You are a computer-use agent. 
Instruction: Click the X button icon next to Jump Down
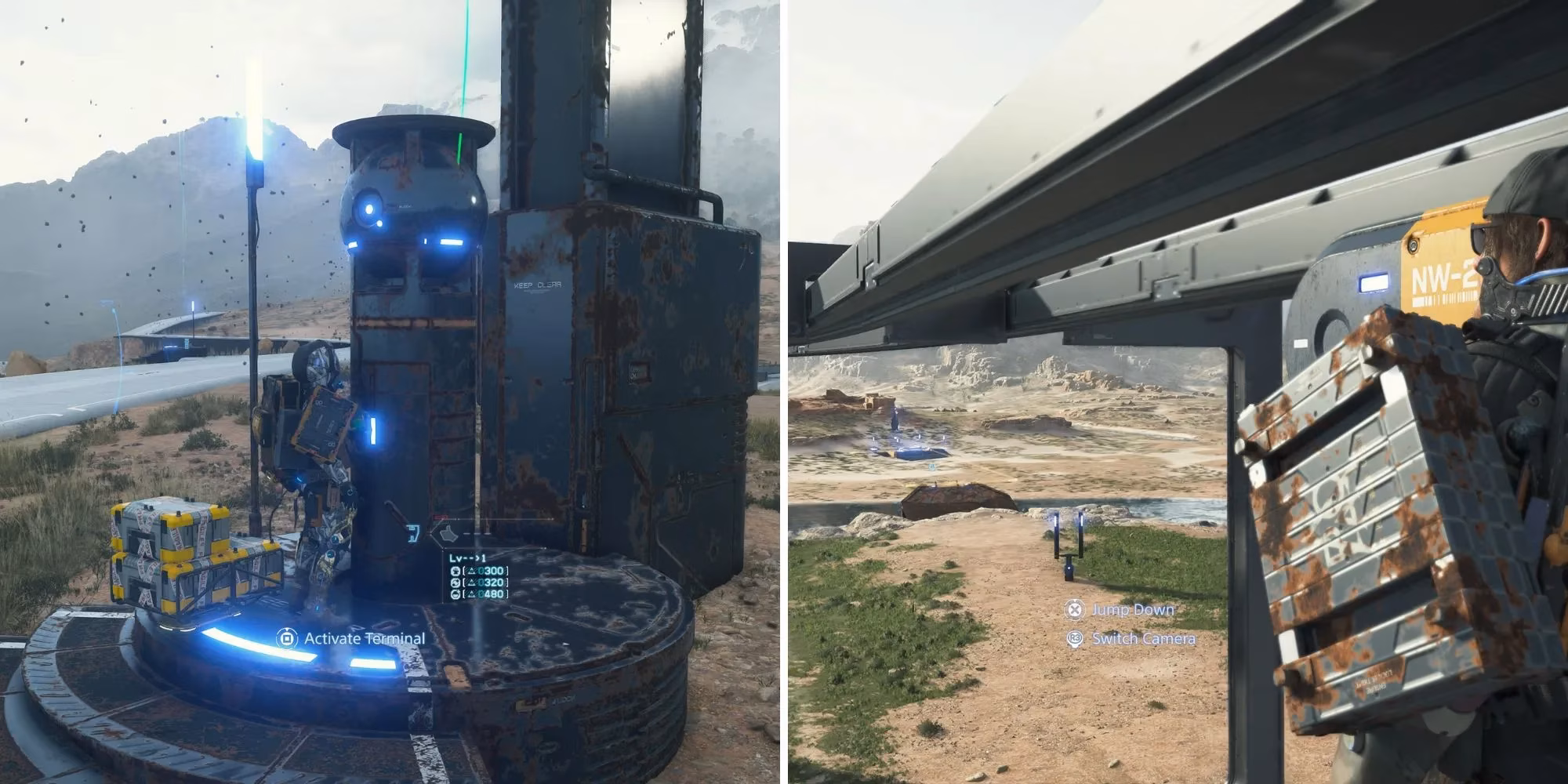(1076, 611)
